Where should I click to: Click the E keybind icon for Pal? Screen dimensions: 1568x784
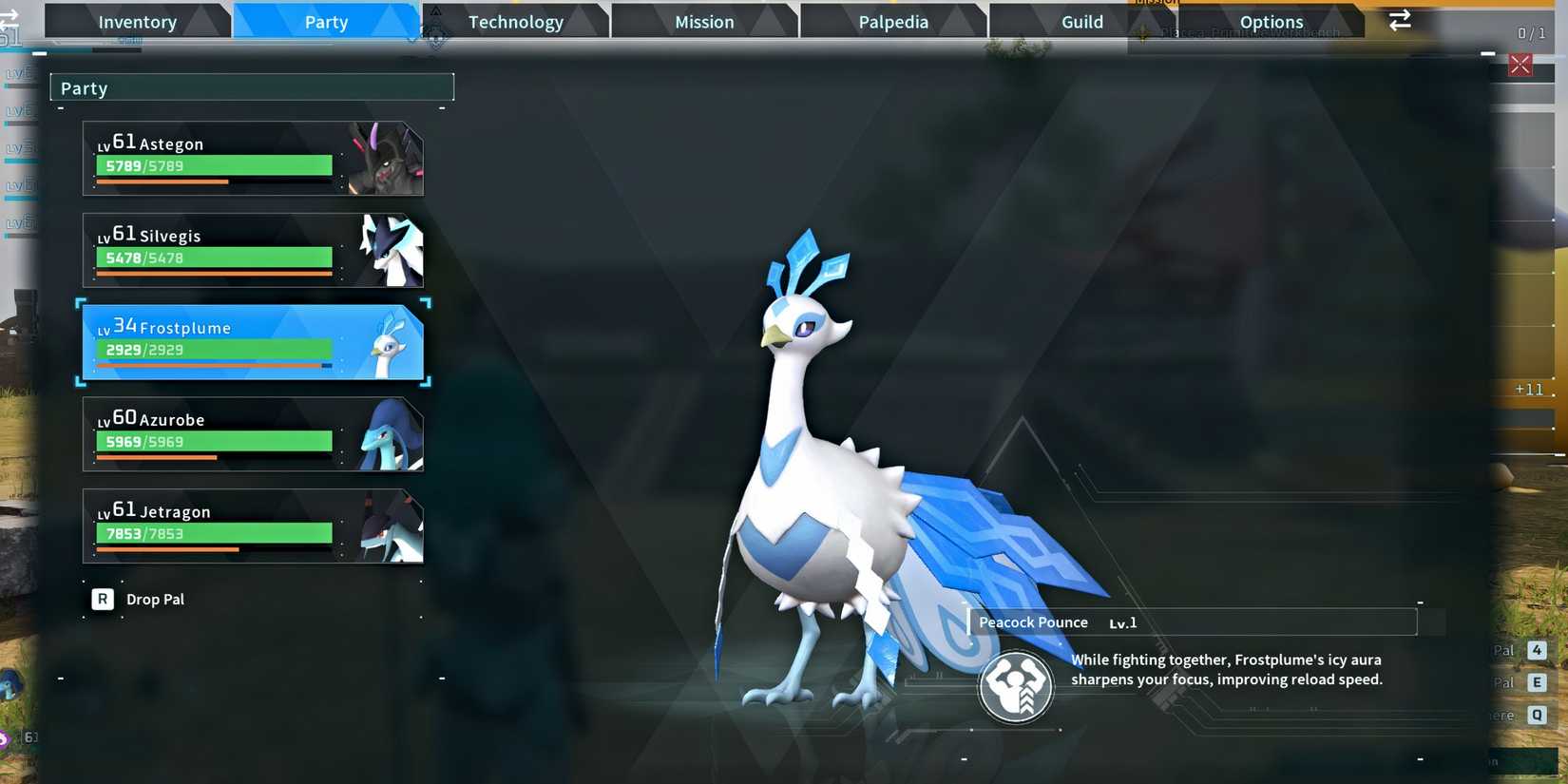(x=1538, y=682)
